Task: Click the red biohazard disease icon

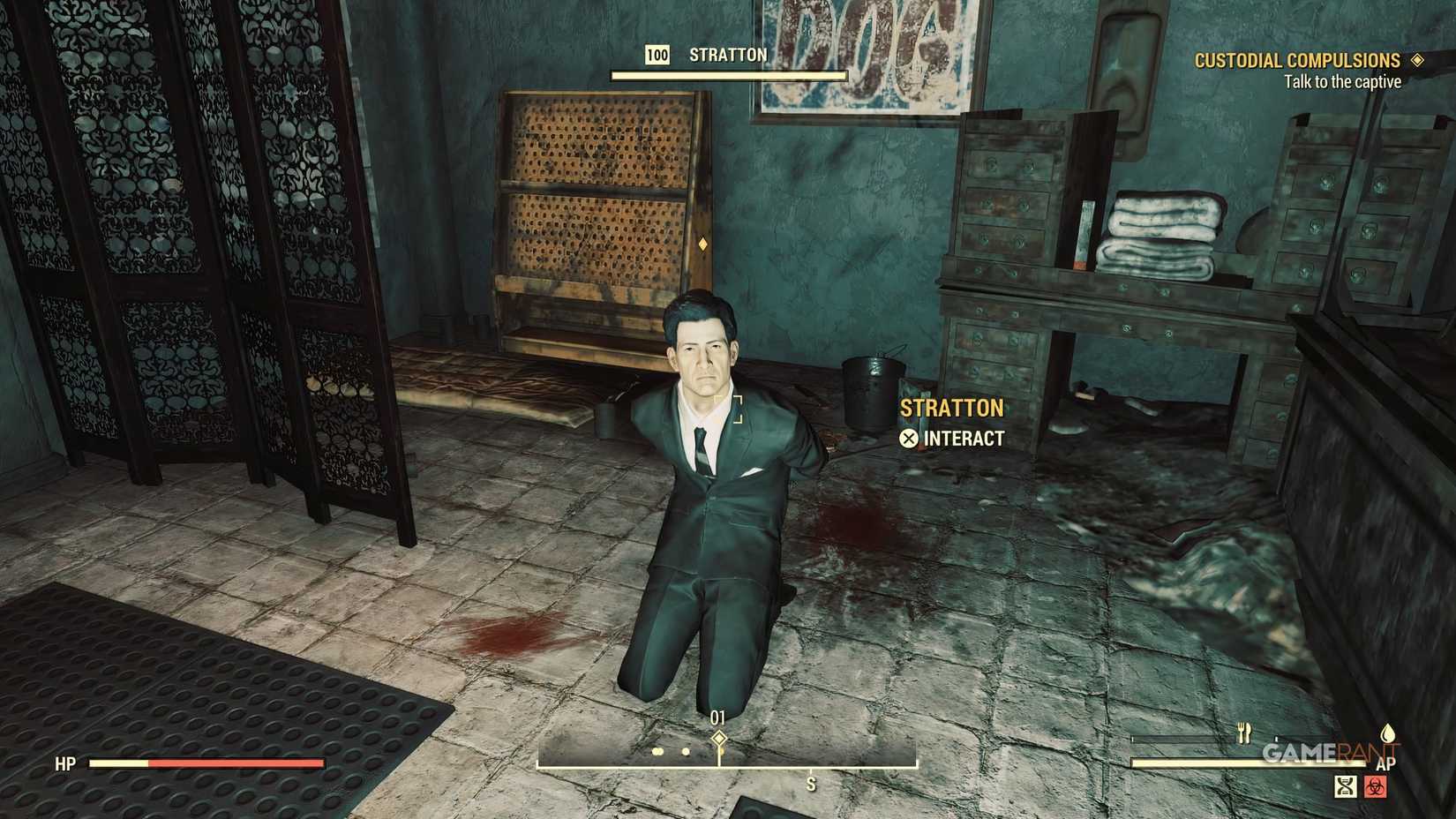Action: (1375, 787)
